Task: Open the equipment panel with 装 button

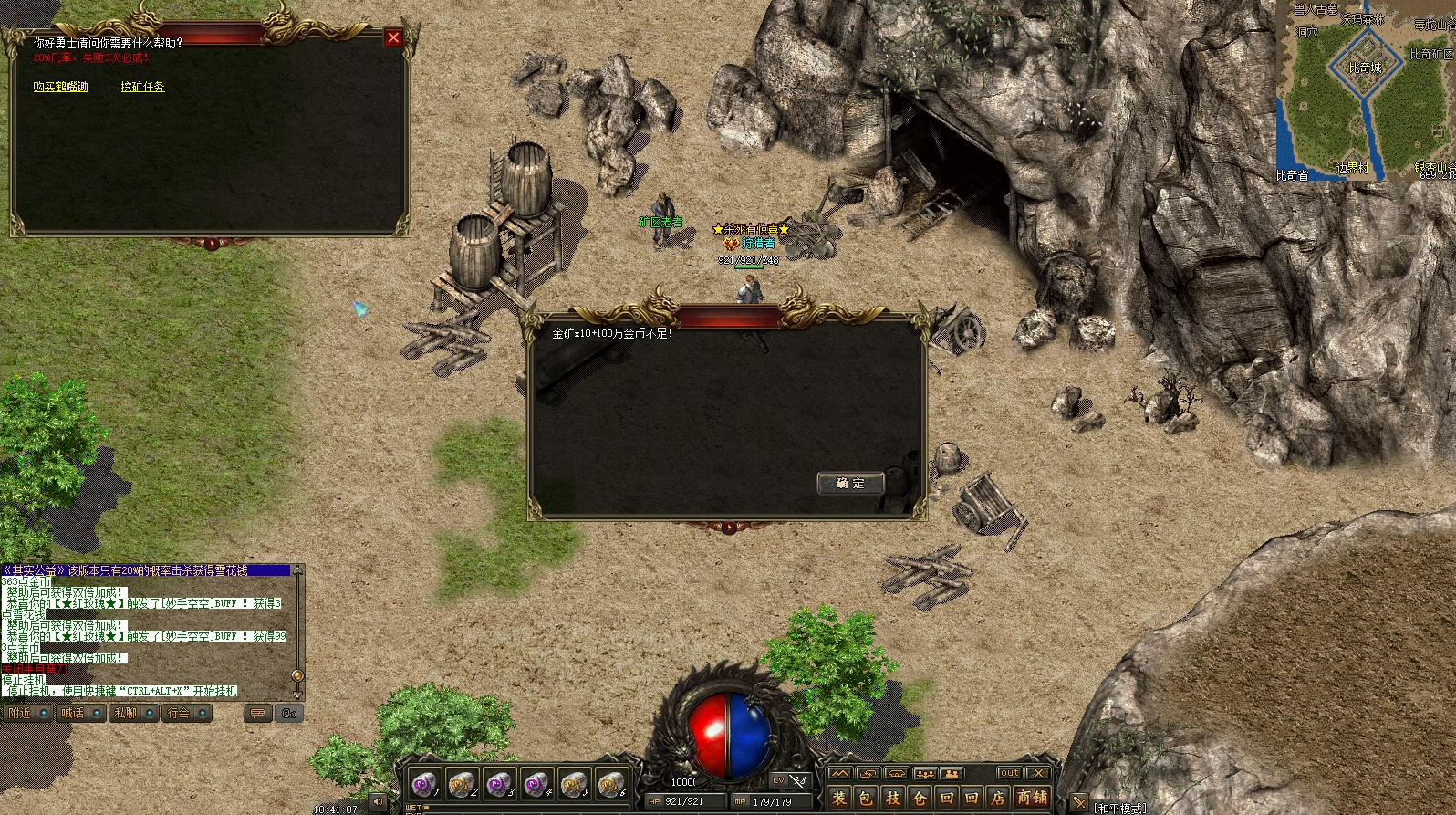Action: point(838,798)
